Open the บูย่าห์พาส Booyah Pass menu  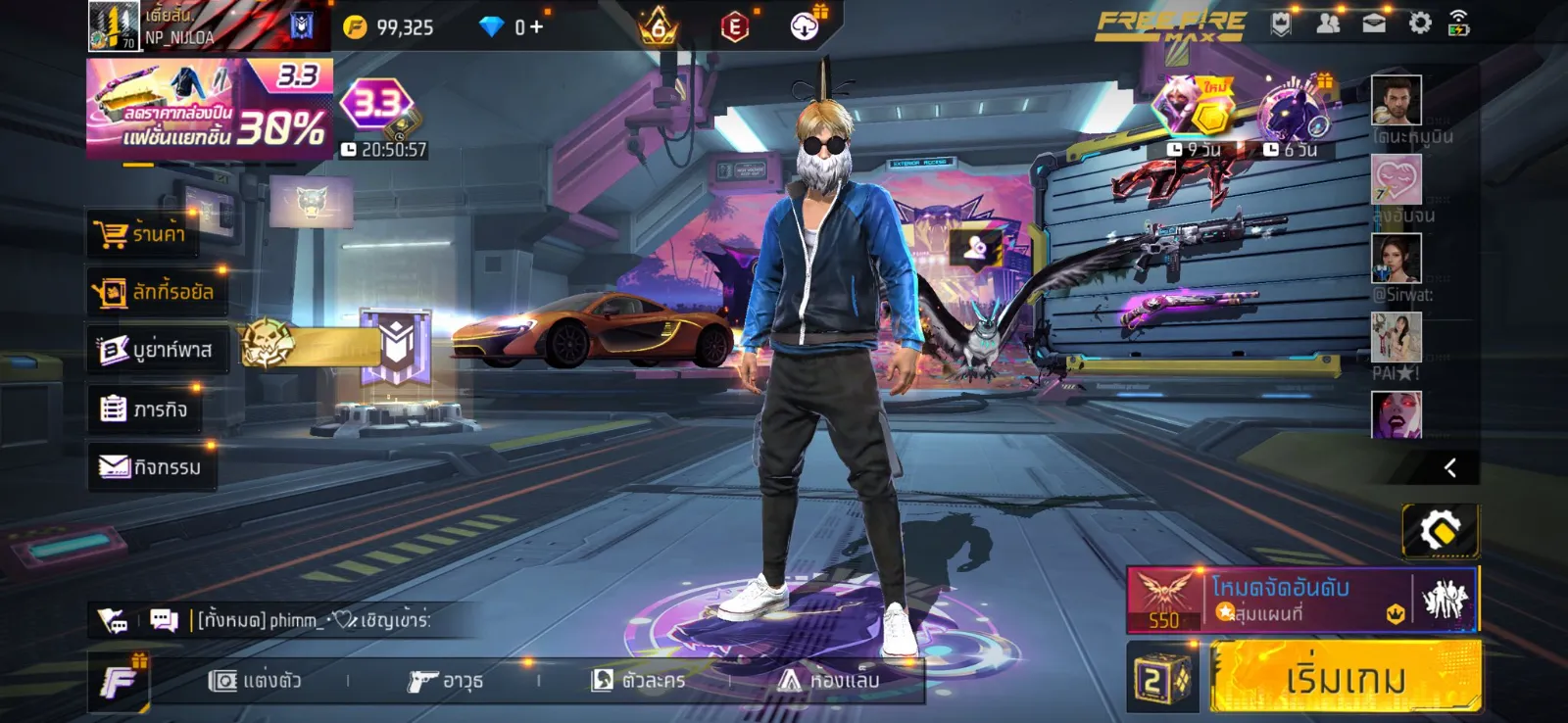[157, 350]
